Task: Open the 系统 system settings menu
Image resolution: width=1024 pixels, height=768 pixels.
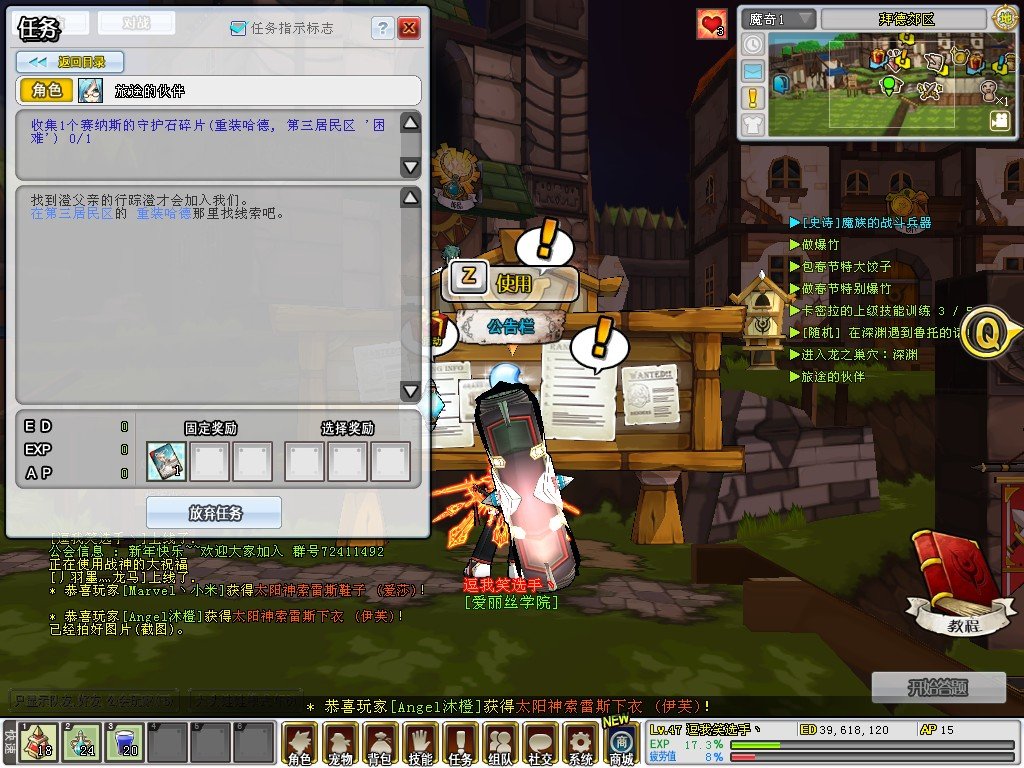Action: coord(580,745)
